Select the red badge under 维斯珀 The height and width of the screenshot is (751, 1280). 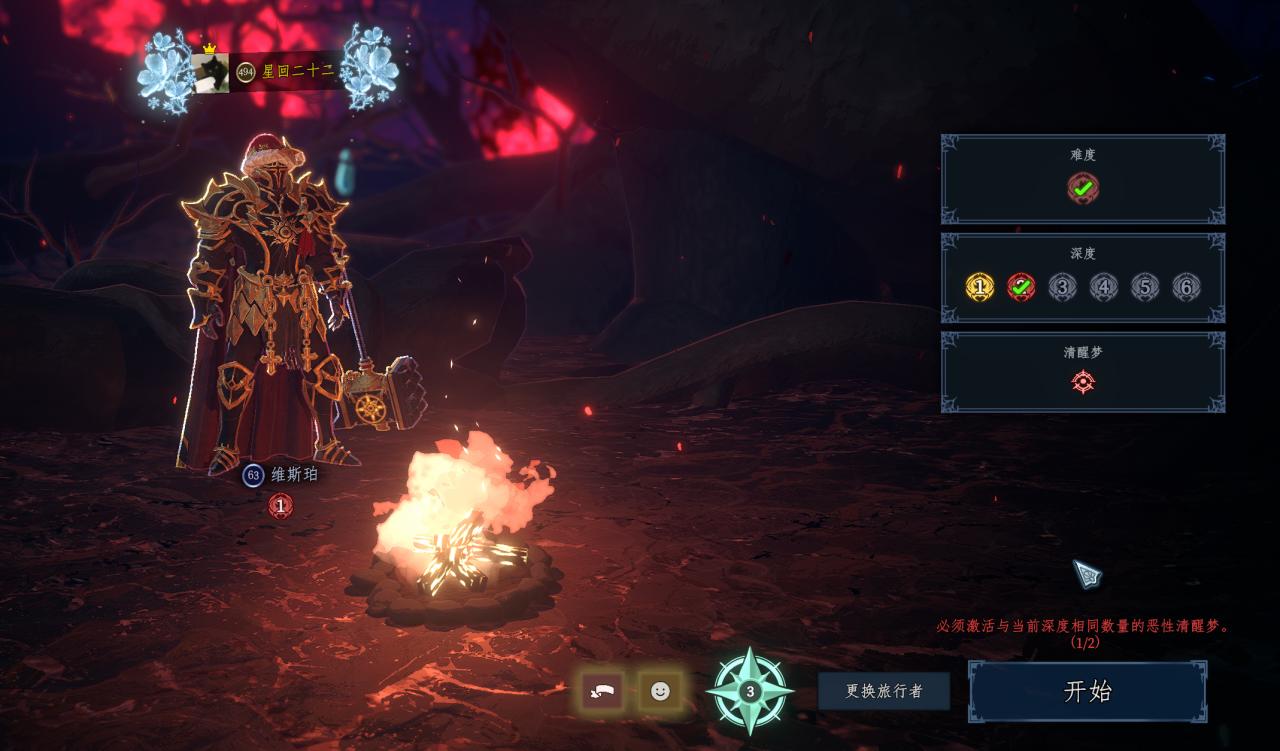pyautogui.click(x=281, y=506)
